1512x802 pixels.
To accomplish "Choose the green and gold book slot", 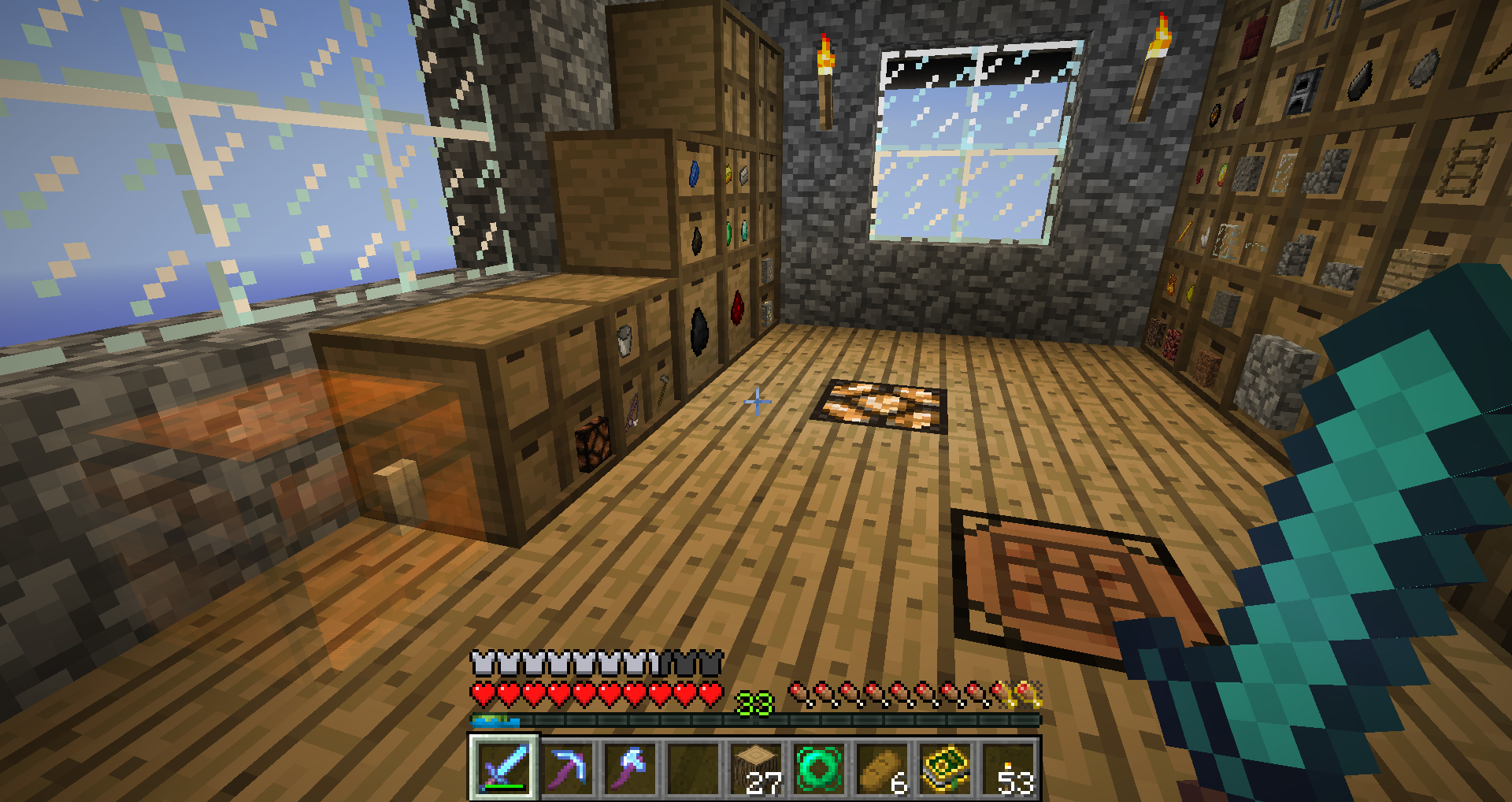I will click(x=945, y=768).
